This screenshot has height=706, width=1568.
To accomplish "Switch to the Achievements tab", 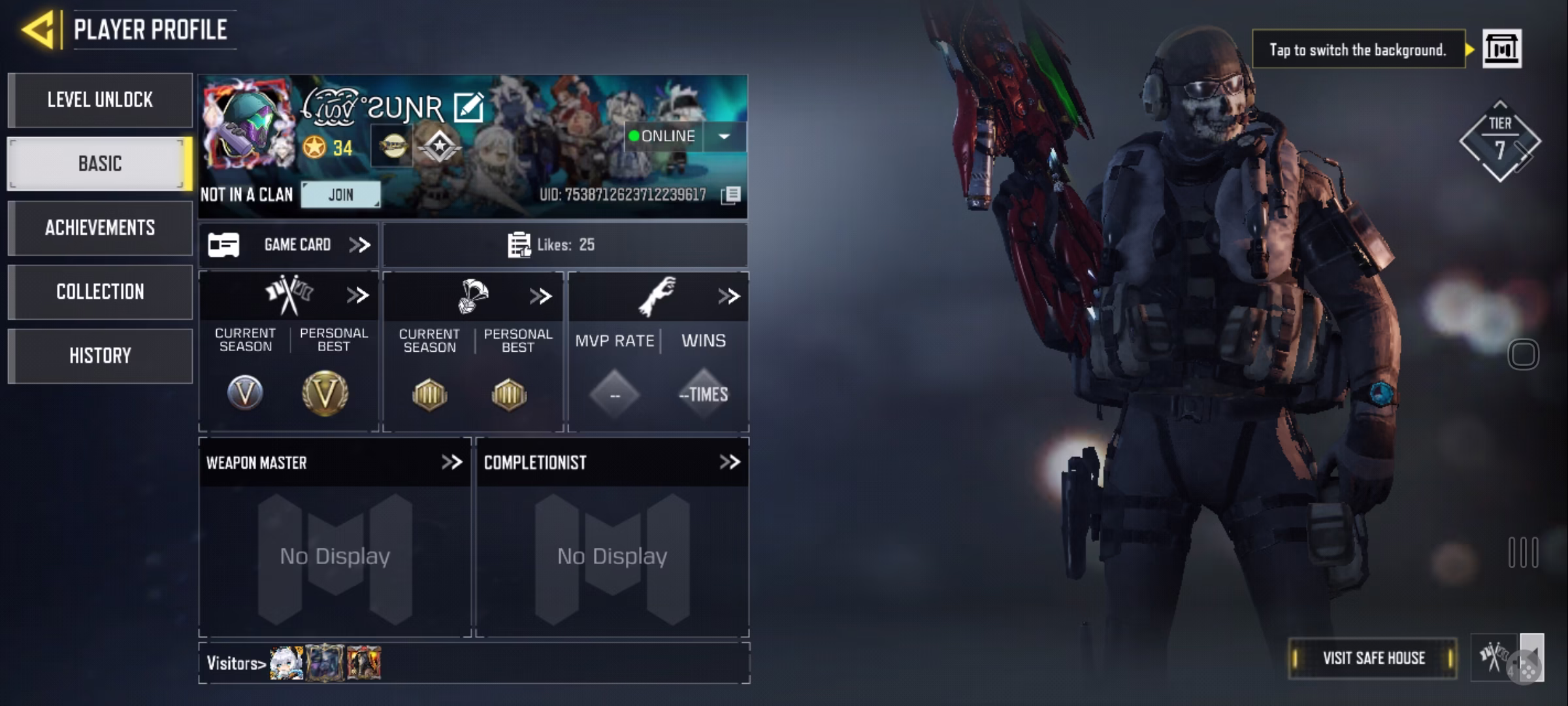I will 100,227.
